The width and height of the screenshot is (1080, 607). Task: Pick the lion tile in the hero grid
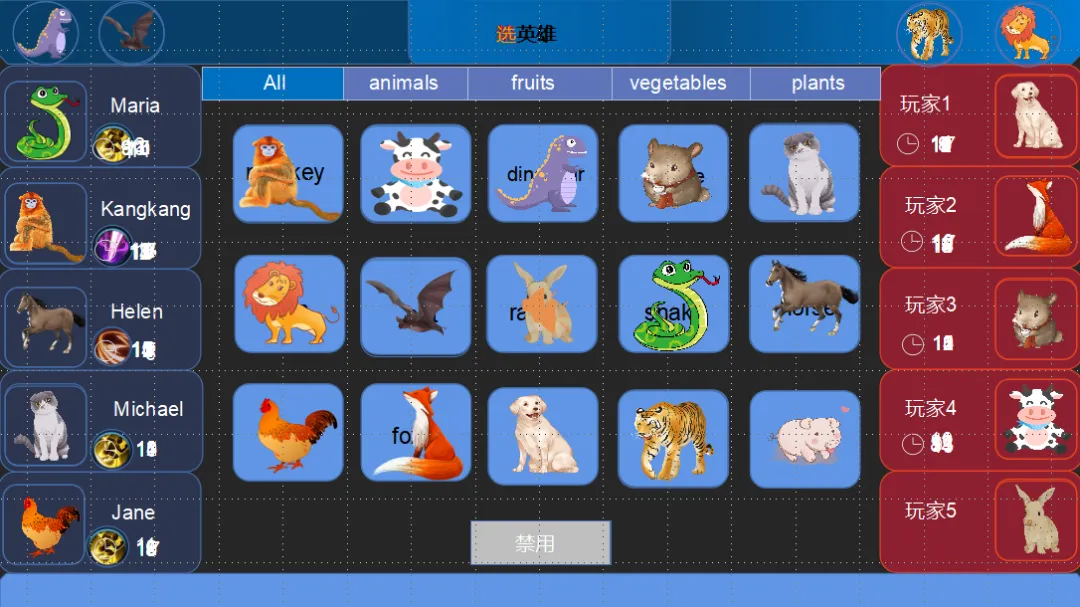click(x=288, y=304)
